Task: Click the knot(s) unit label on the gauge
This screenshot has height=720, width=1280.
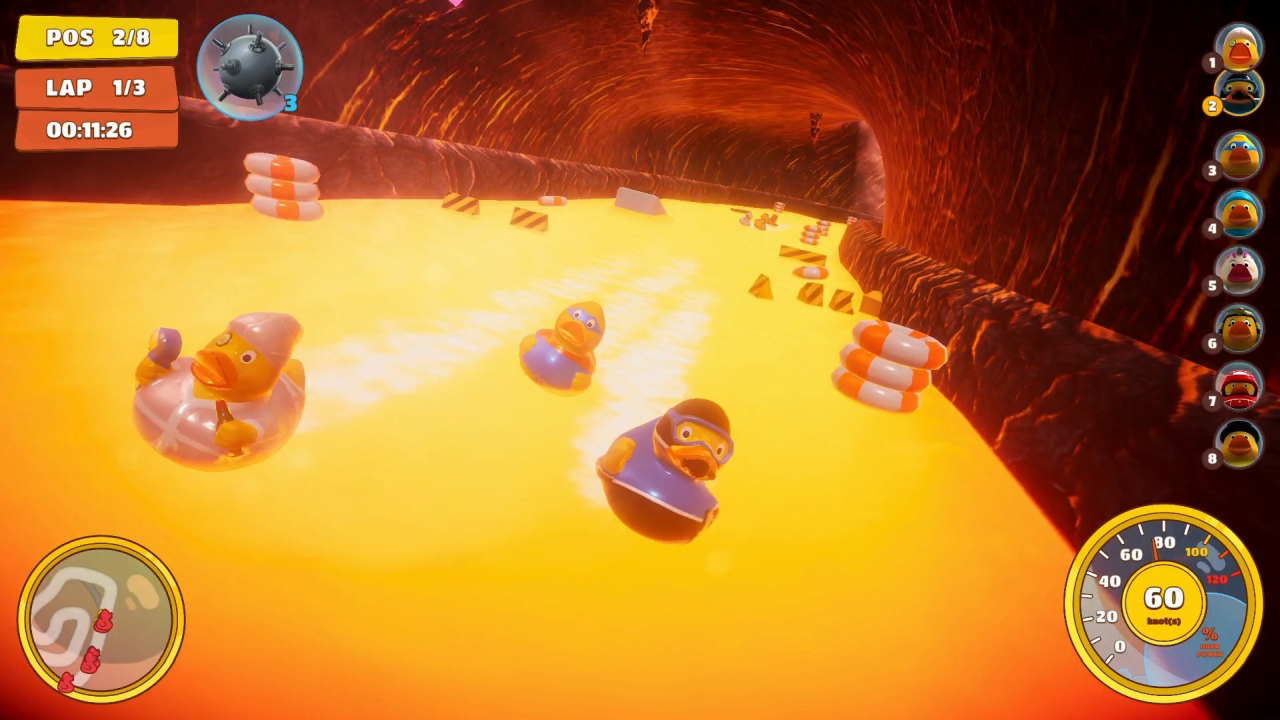Action: 1162,620
